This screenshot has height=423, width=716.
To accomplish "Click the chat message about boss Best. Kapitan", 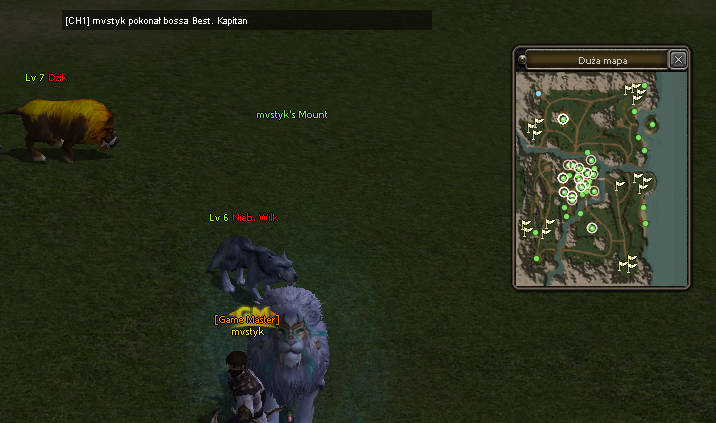I will click(168, 20).
